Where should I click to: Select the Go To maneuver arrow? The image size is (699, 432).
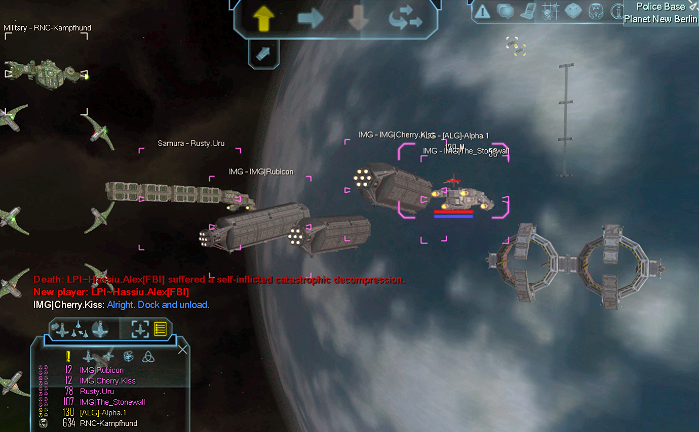[x=311, y=16]
